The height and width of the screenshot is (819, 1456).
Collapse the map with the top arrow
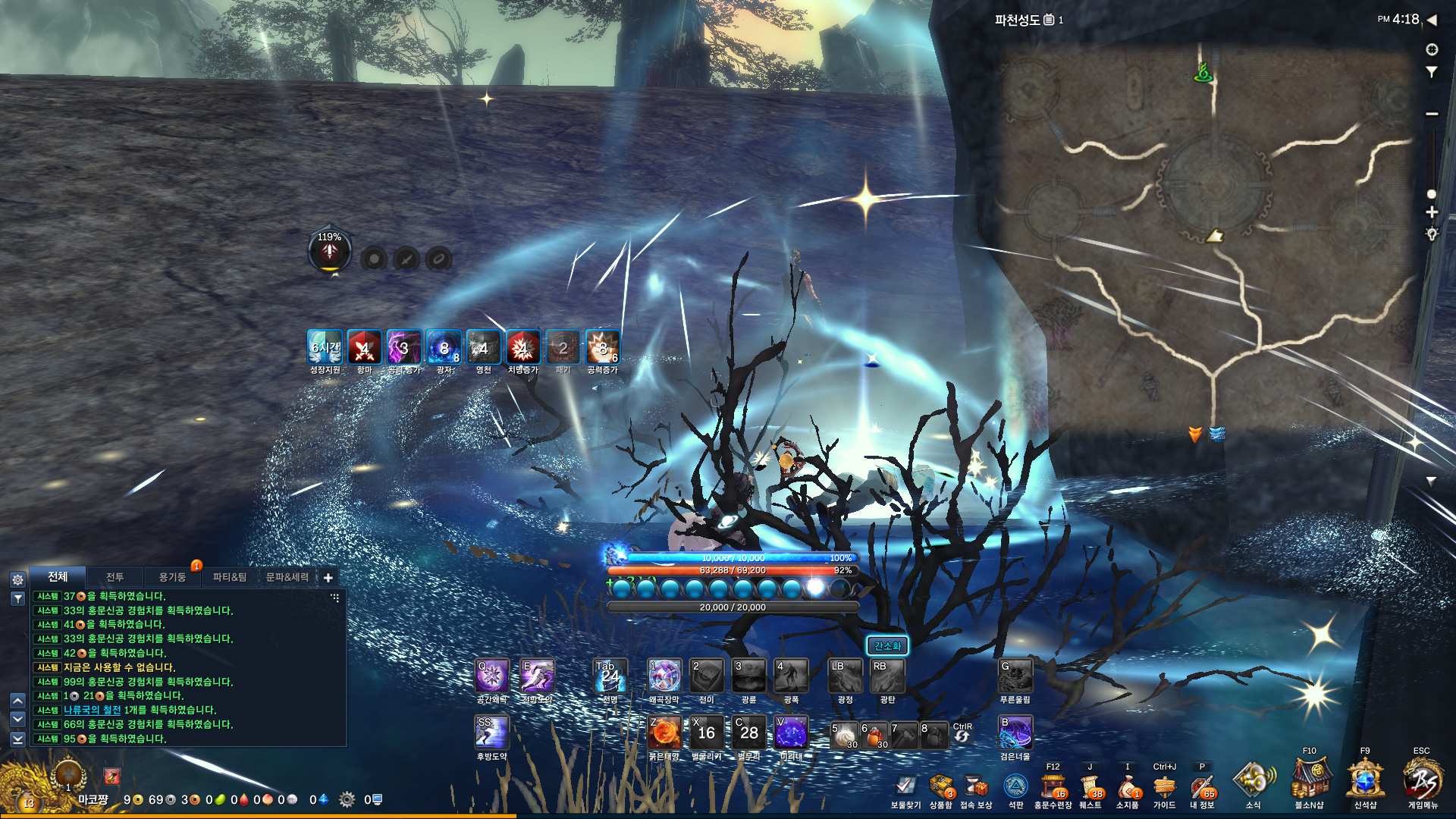pyautogui.click(x=1432, y=20)
